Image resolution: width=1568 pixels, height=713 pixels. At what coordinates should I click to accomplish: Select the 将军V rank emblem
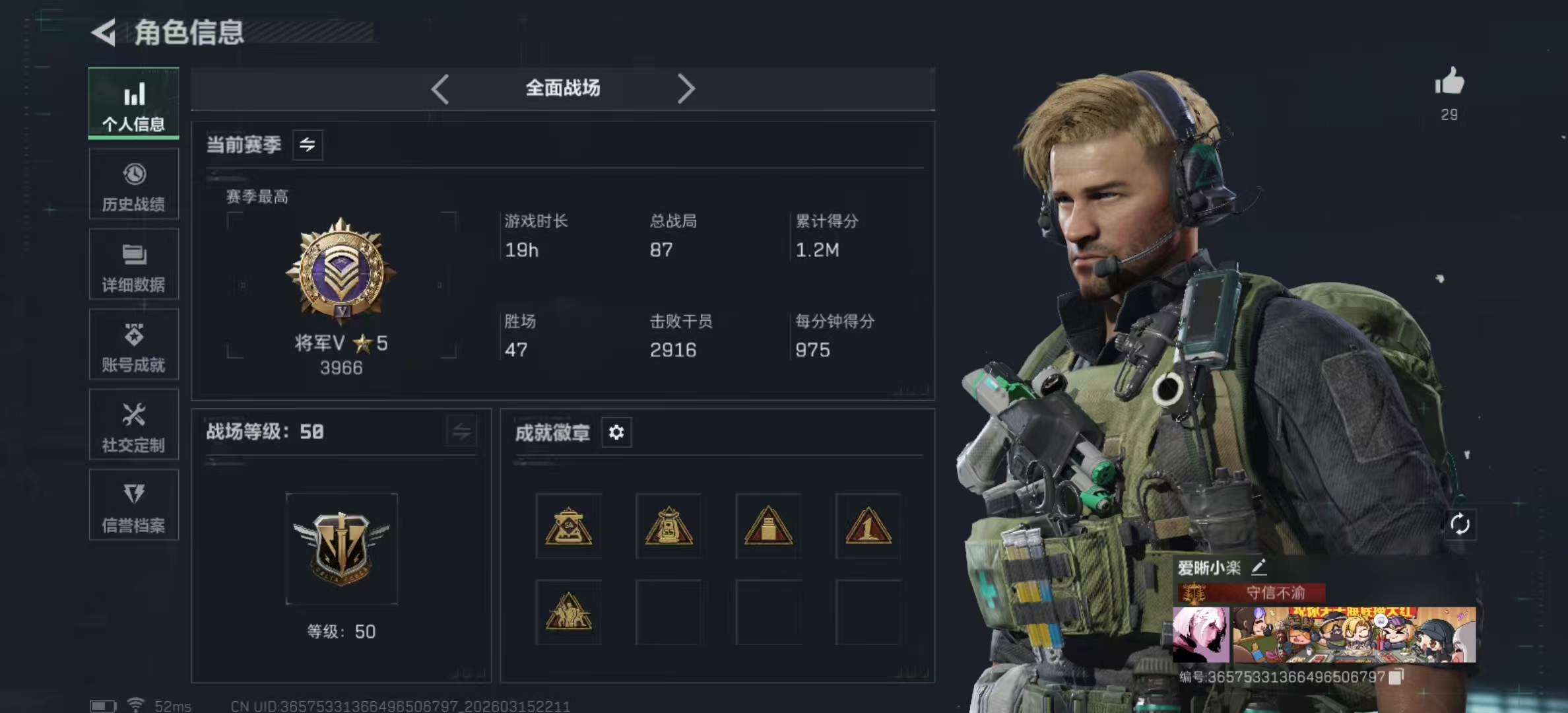[341, 271]
